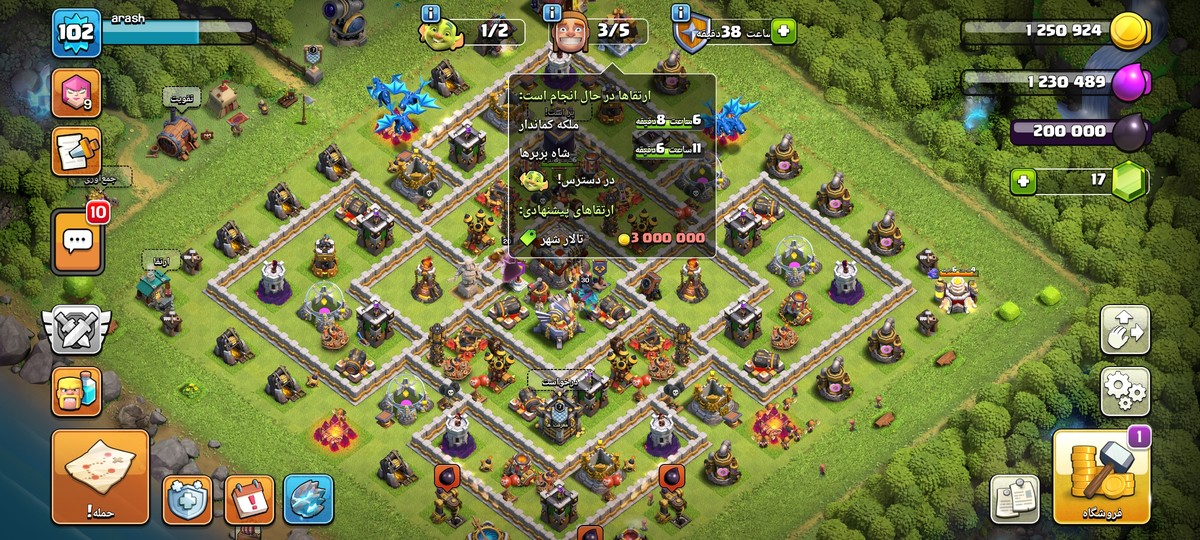The image size is (1200, 540).
Task: Open the crossed swords clan war button
Action: coord(76,331)
